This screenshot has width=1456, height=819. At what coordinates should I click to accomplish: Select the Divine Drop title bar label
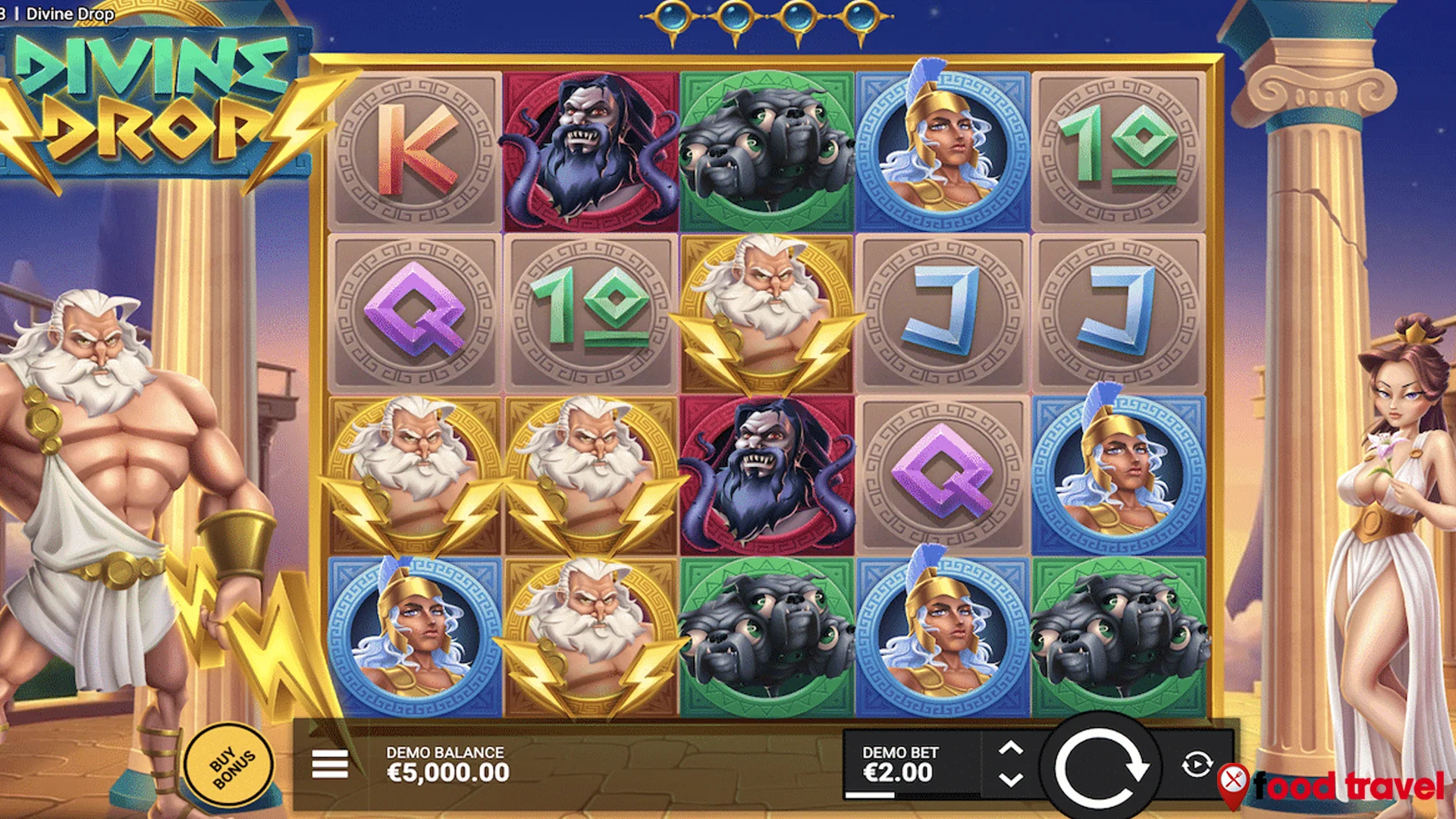click(72, 14)
